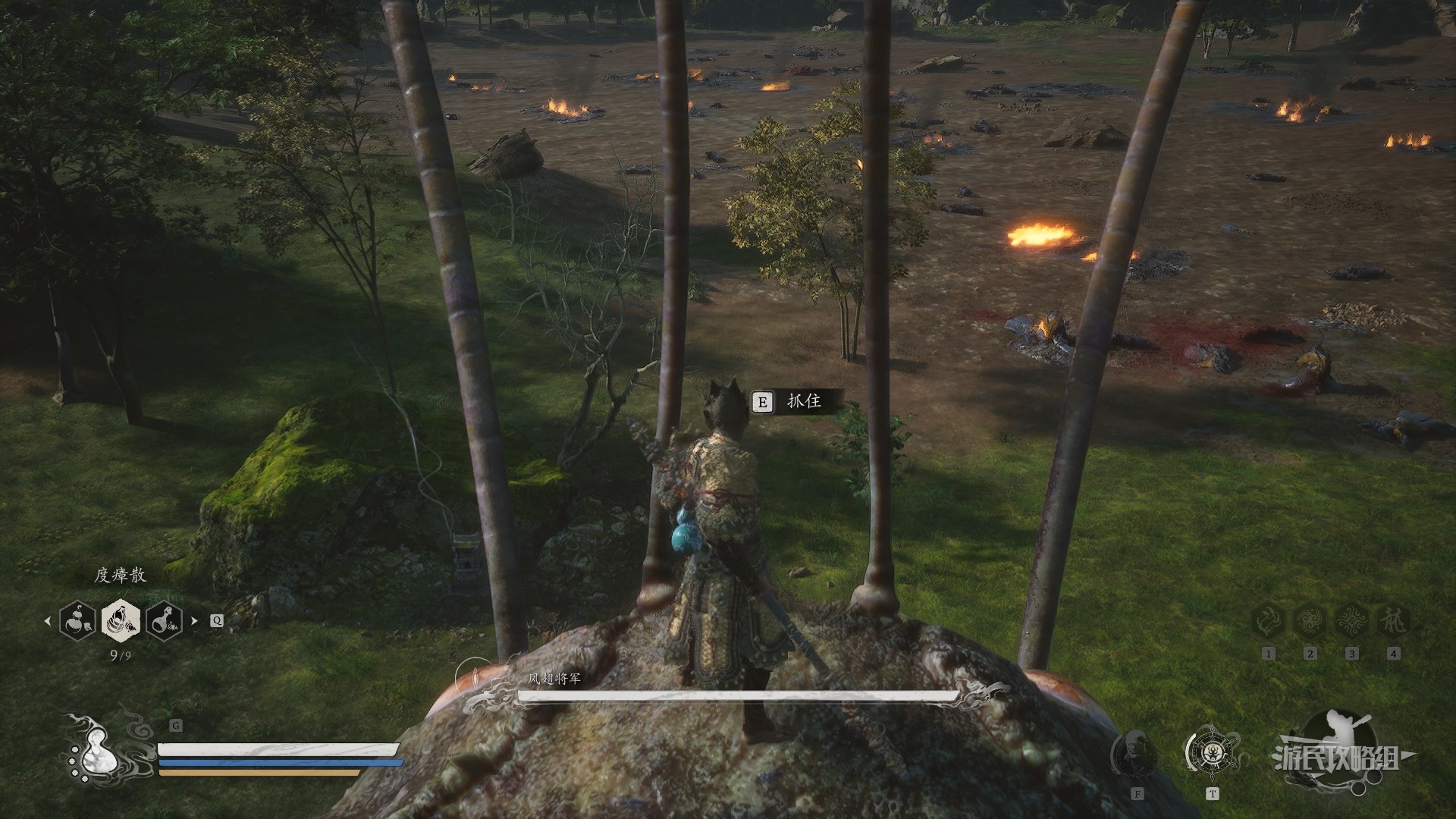The height and width of the screenshot is (819, 1456).
Task: Use the vessel wheel emblem icon
Action: tap(1212, 754)
